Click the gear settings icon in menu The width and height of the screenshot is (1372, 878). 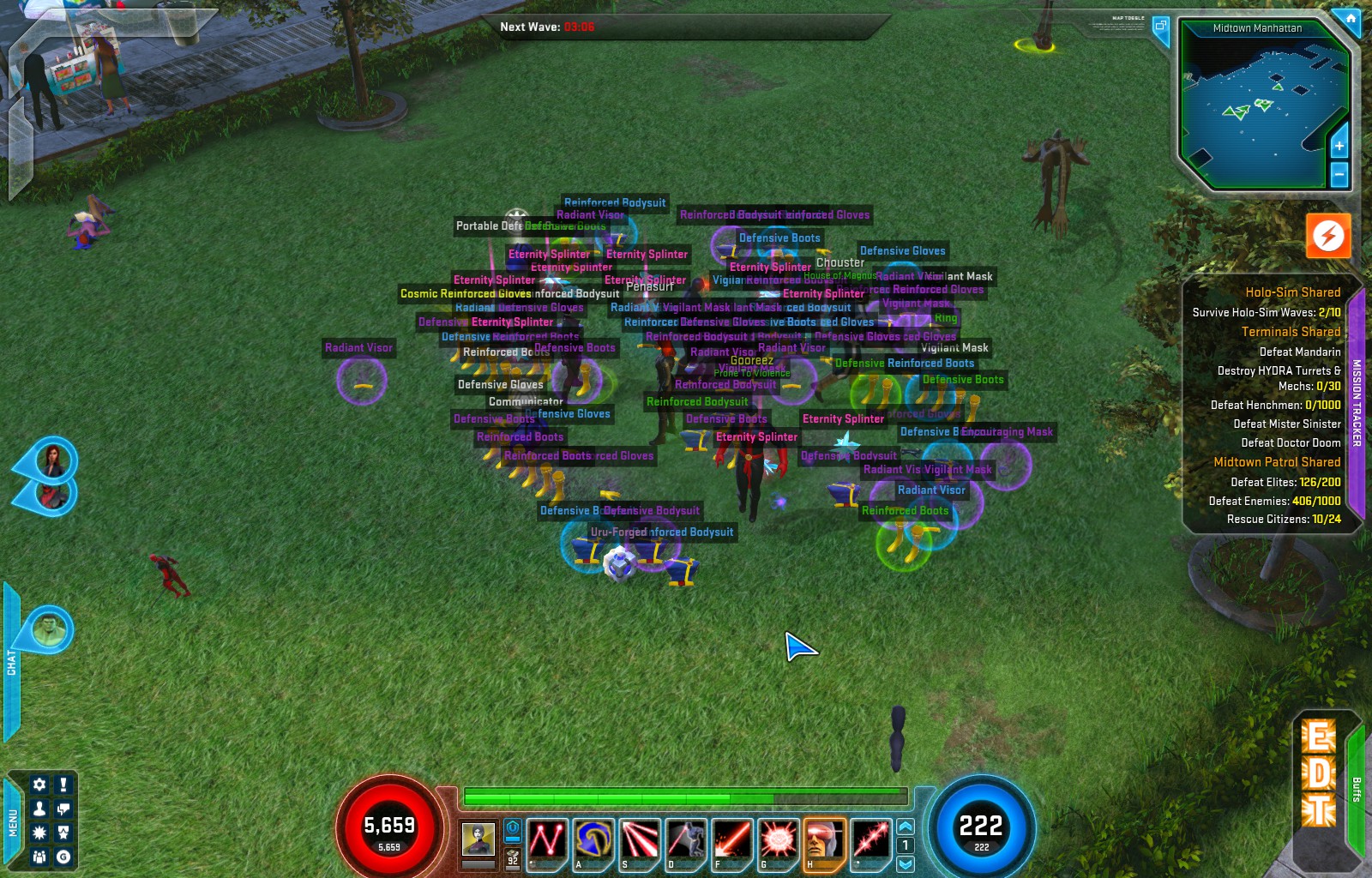(39, 785)
